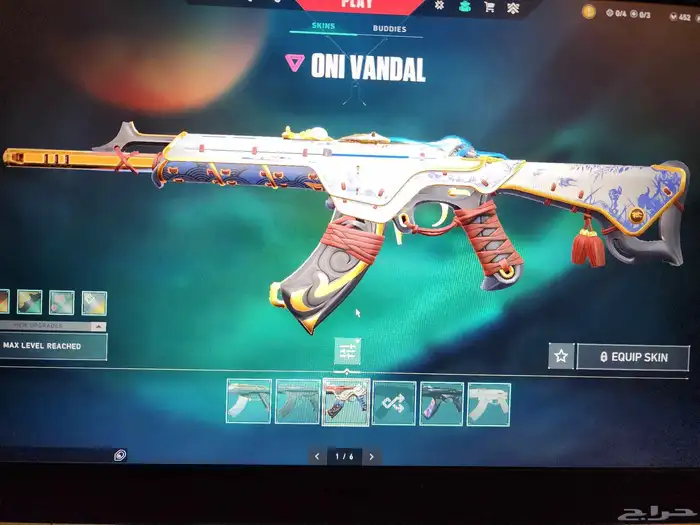Open the chevron rank icon in top bar
This screenshot has width=700, height=525.
[x=514, y=7]
